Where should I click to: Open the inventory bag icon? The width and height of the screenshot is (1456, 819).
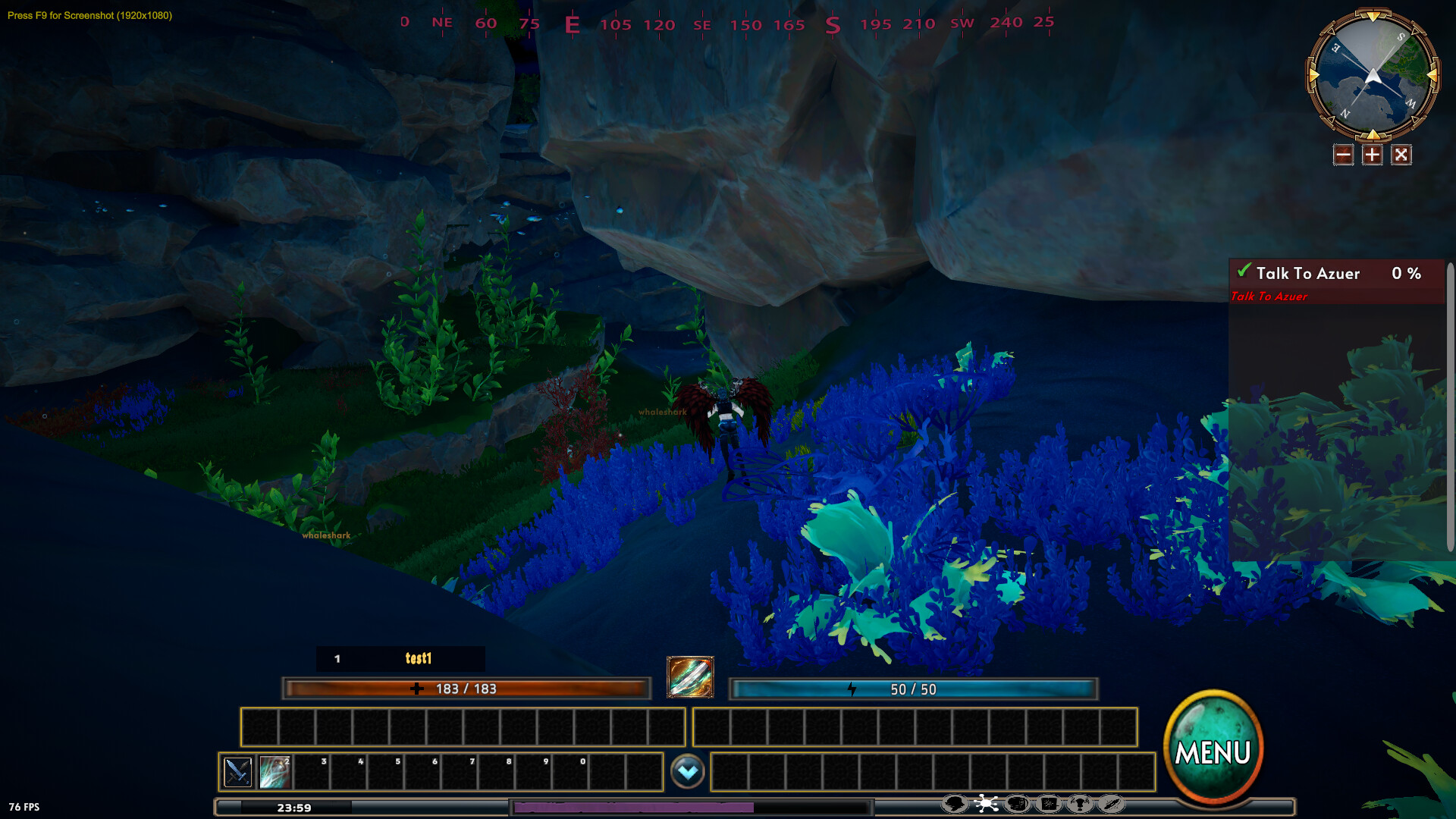point(1016,802)
